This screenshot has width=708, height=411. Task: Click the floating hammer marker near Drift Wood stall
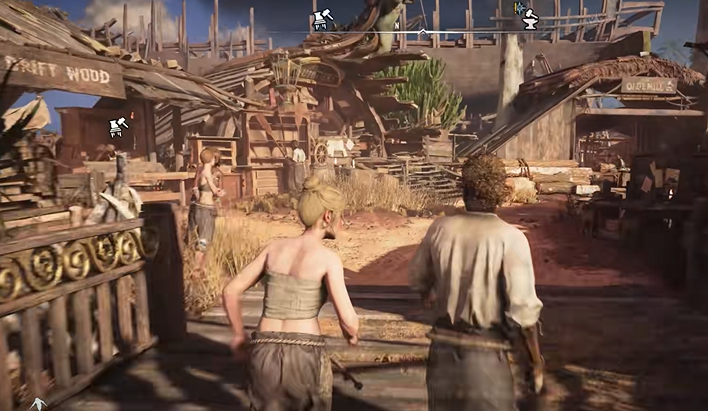(x=117, y=126)
